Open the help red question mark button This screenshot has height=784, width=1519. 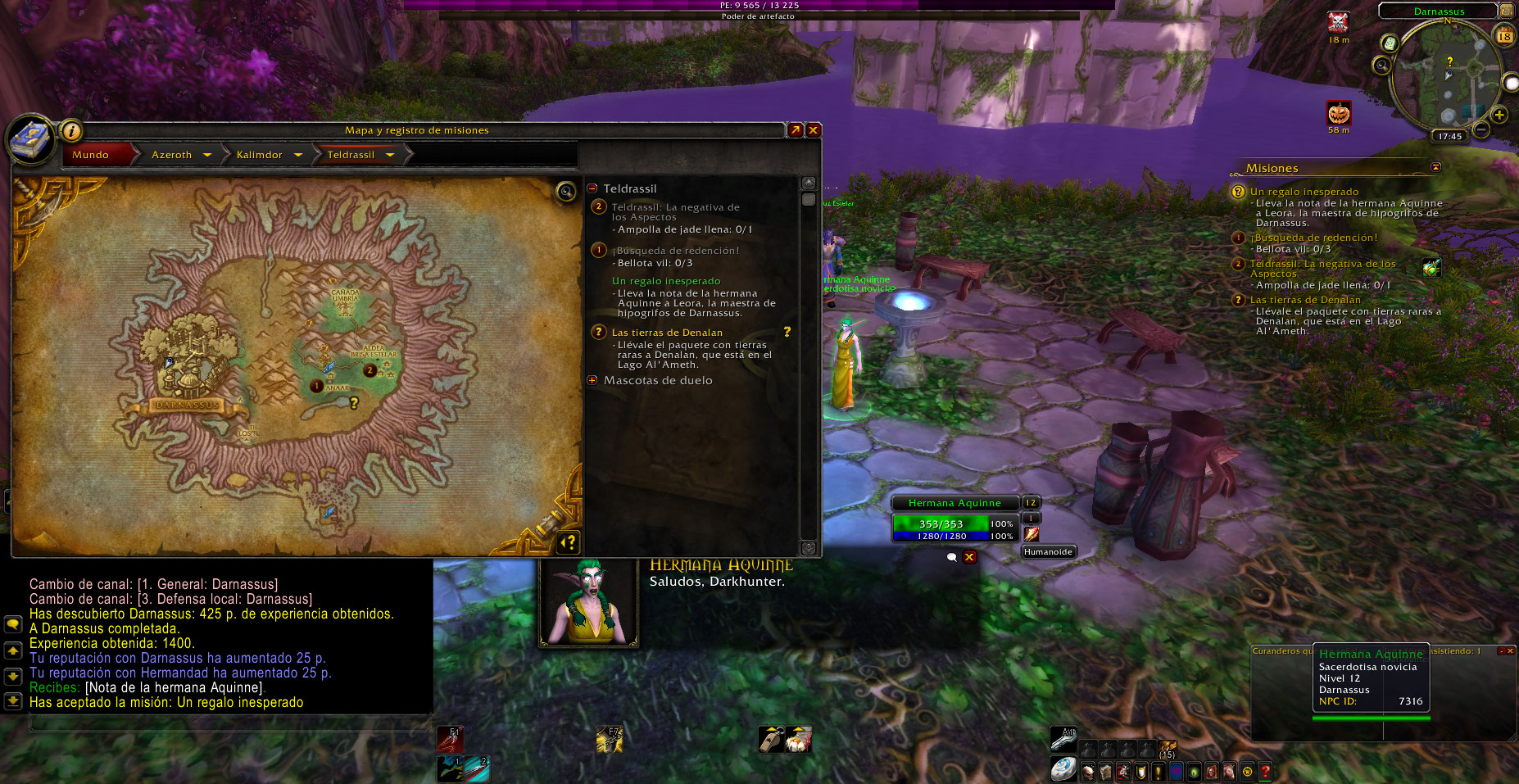1265,771
